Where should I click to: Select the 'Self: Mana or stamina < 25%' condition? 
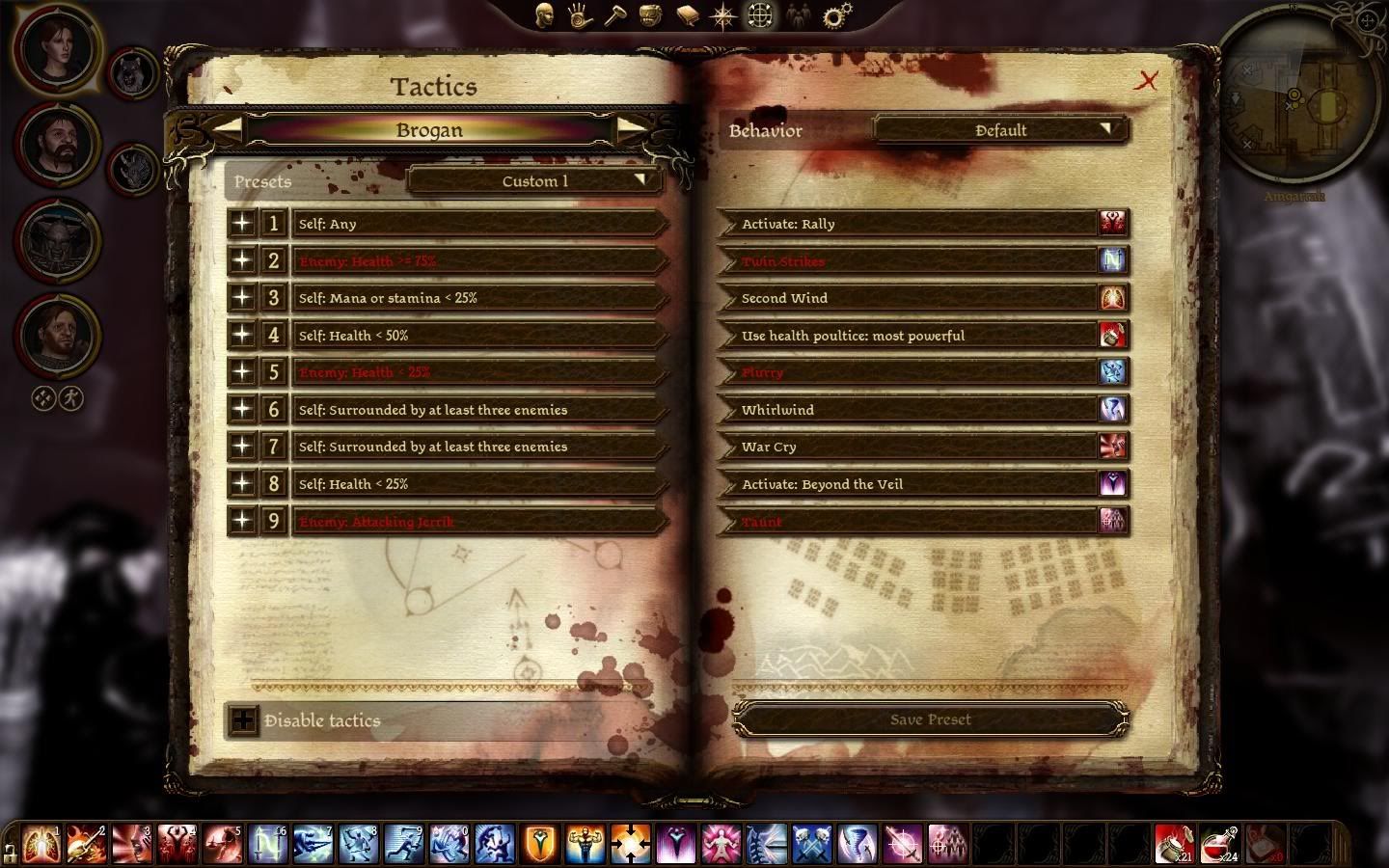pyautogui.click(x=477, y=298)
